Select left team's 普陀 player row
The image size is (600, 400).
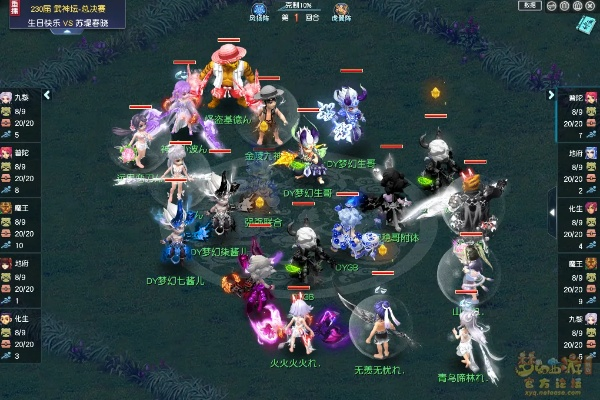click(x=20, y=171)
